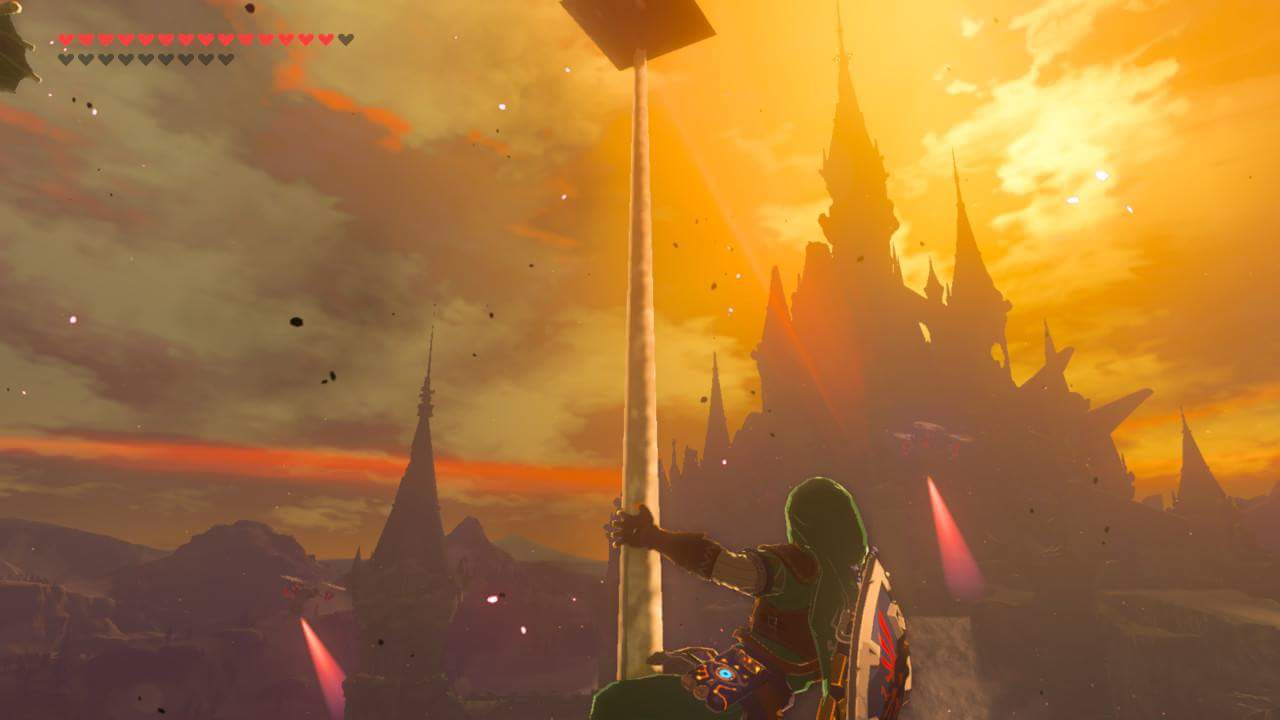Screen dimensions: 1280x720
Task: Toggle the first gray heart in the top row
Action: point(344,38)
